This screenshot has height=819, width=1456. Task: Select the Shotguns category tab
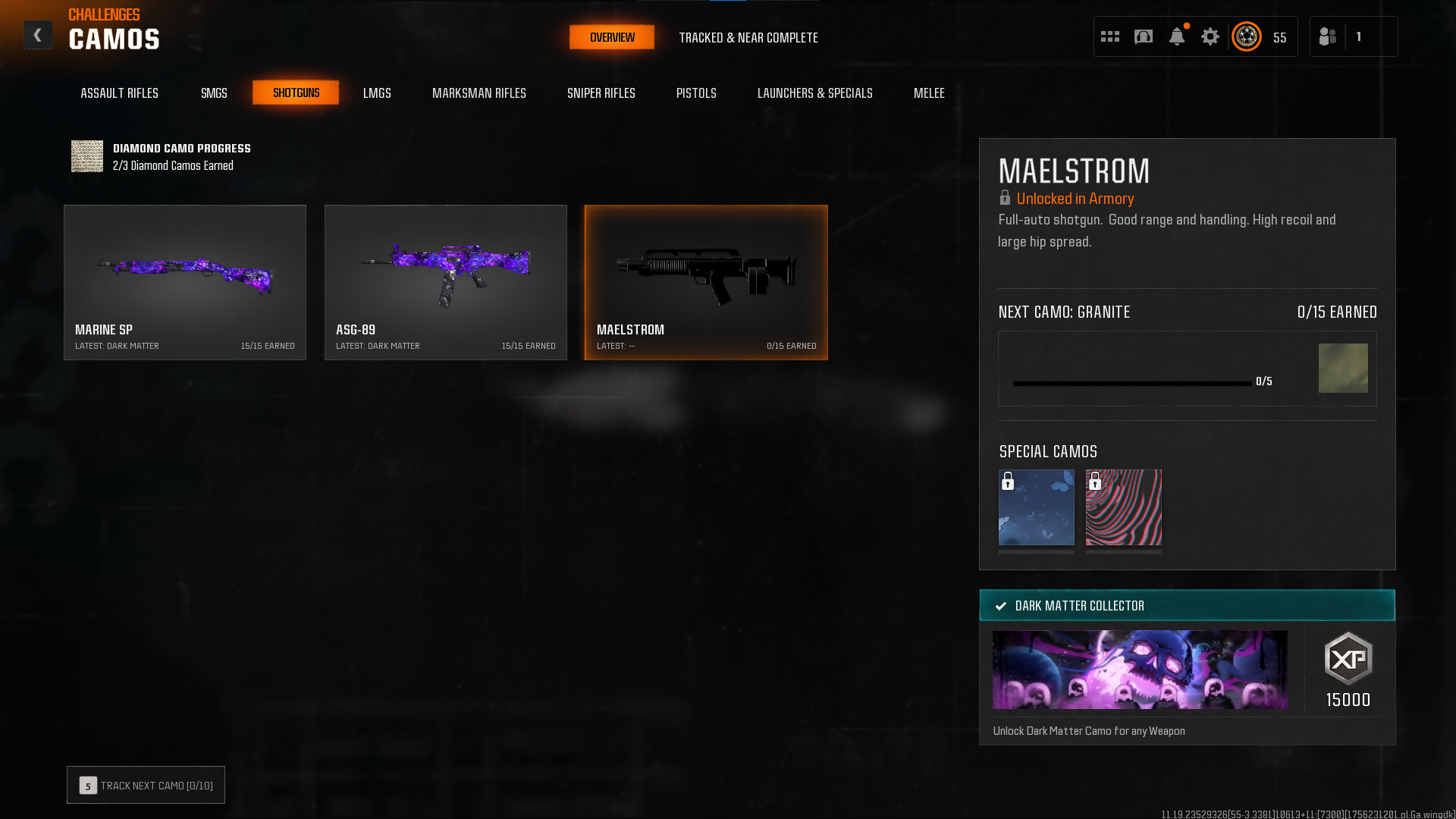(296, 93)
